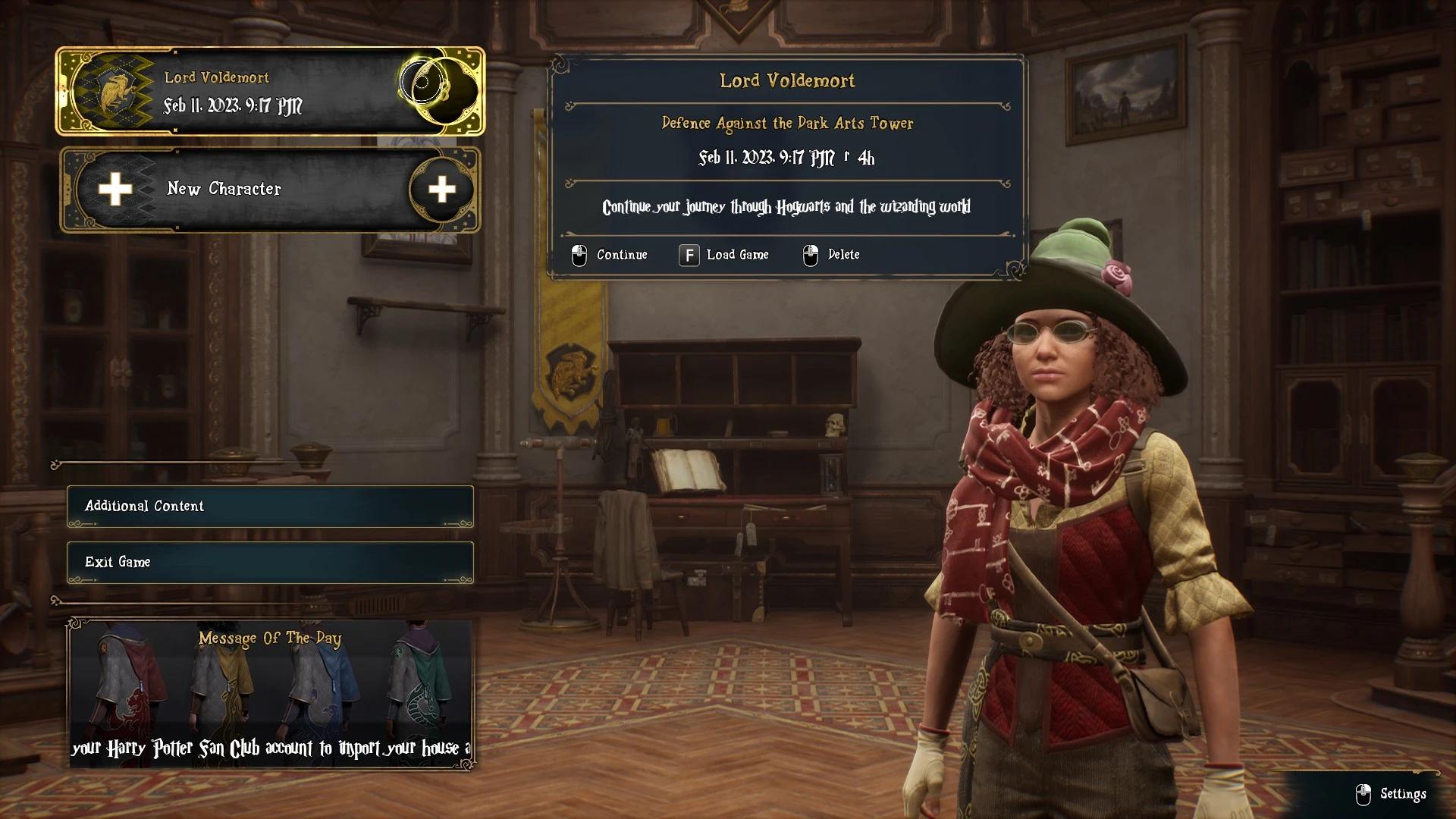Open Additional Content menu
1456x819 pixels.
tap(270, 506)
